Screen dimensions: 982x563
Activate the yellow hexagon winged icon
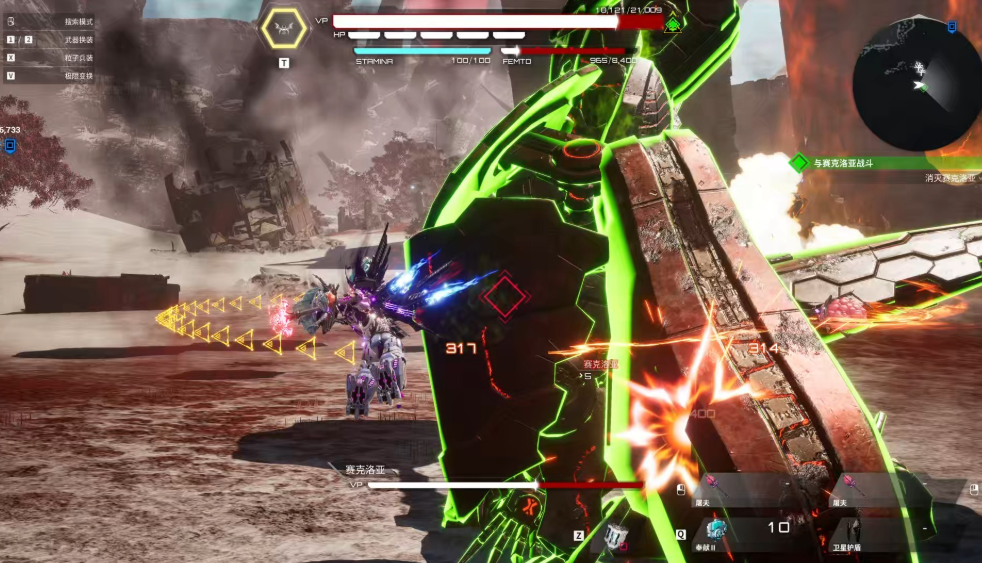coord(284,29)
